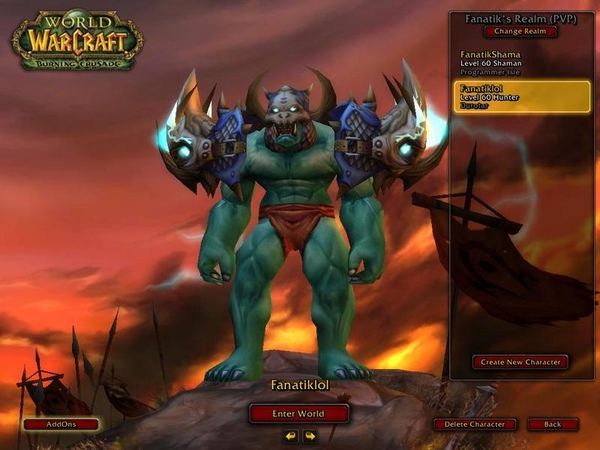600x450 pixels.
Task: Rotate character with the left arrow
Action: click(x=291, y=435)
